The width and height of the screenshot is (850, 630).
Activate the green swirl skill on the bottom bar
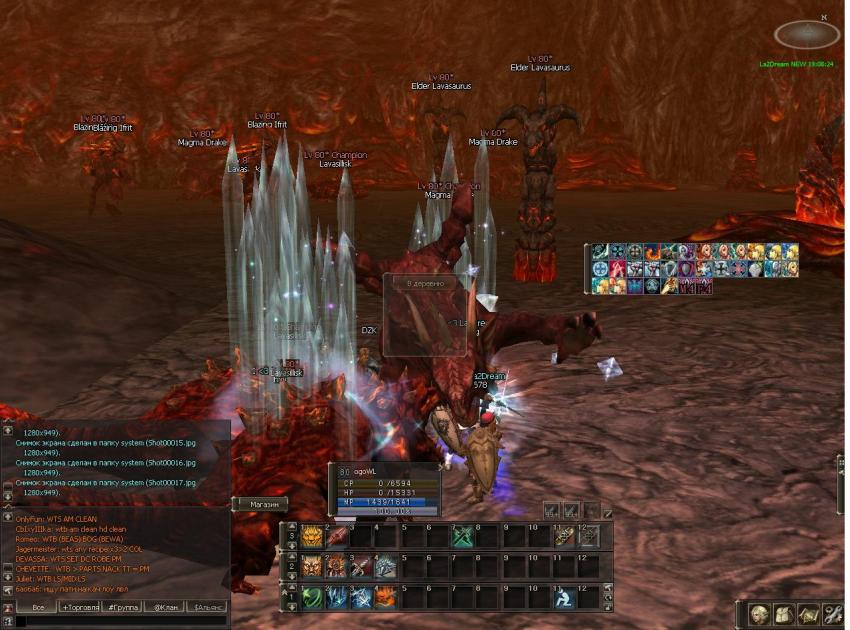tap(311, 597)
